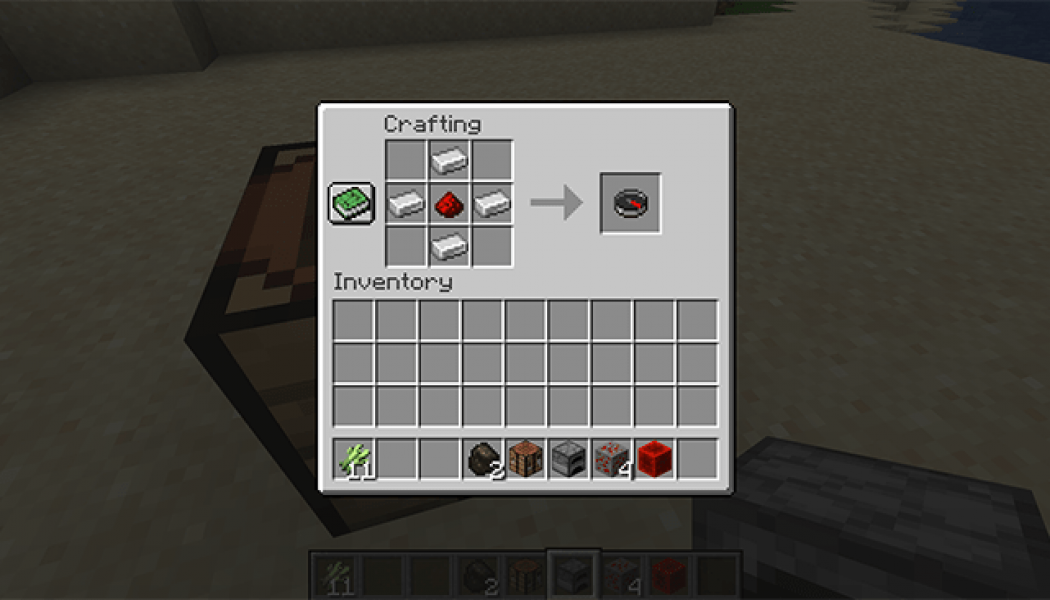The width and height of the screenshot is (1050, 600).
Task: Take the crafted compass from the output slot
Action: coord(630,203)
